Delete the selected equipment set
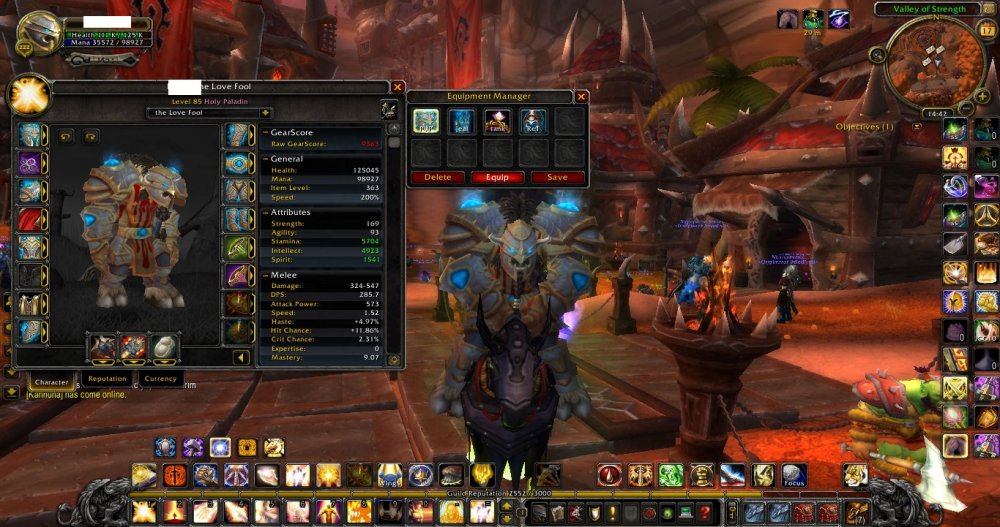The height and width of the screenshot is (527, 1000). tap(437, 177)
